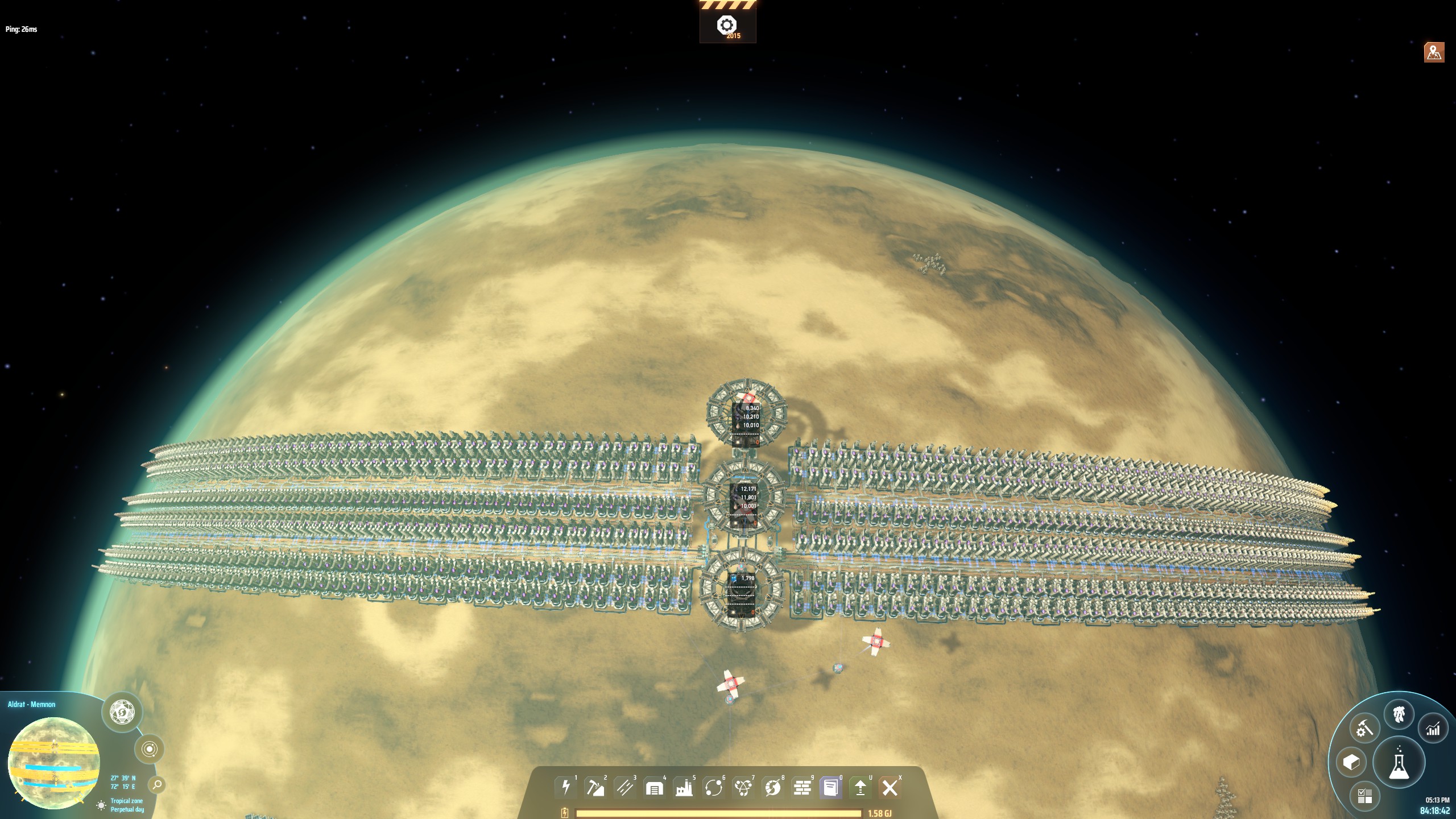1456x819 pixels.
Task: Select the Dyson sphere build category
Action: point(773,788)
